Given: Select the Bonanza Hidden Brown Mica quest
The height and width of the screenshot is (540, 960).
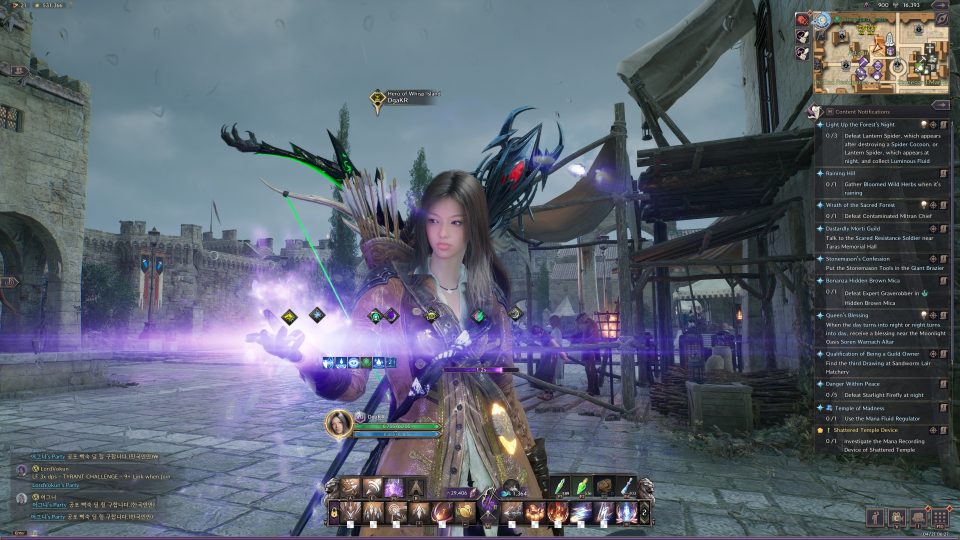Looking at the screenshot, I should [866, 281].
